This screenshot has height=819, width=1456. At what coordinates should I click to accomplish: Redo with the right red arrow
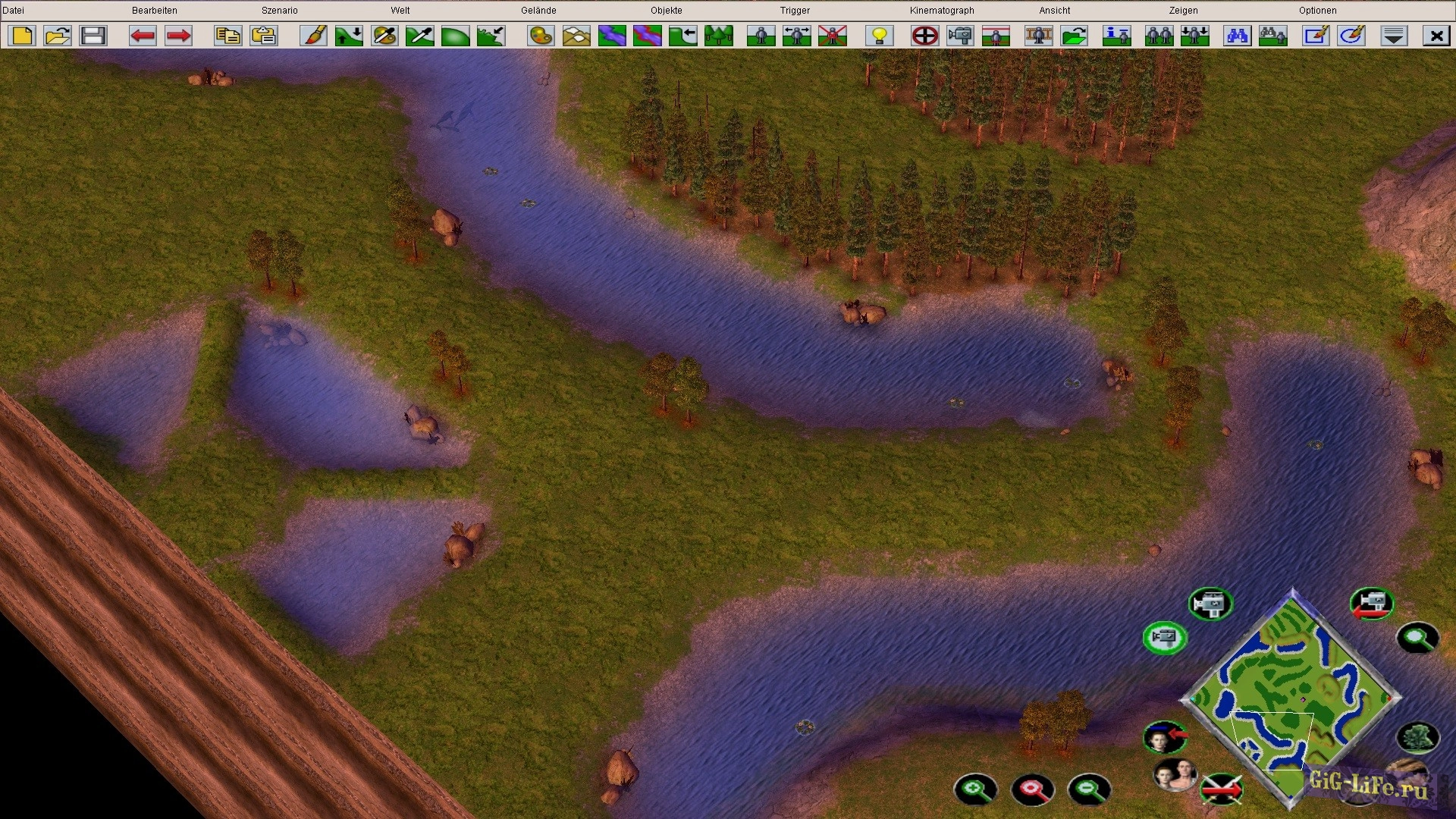(x=178, y=36)
